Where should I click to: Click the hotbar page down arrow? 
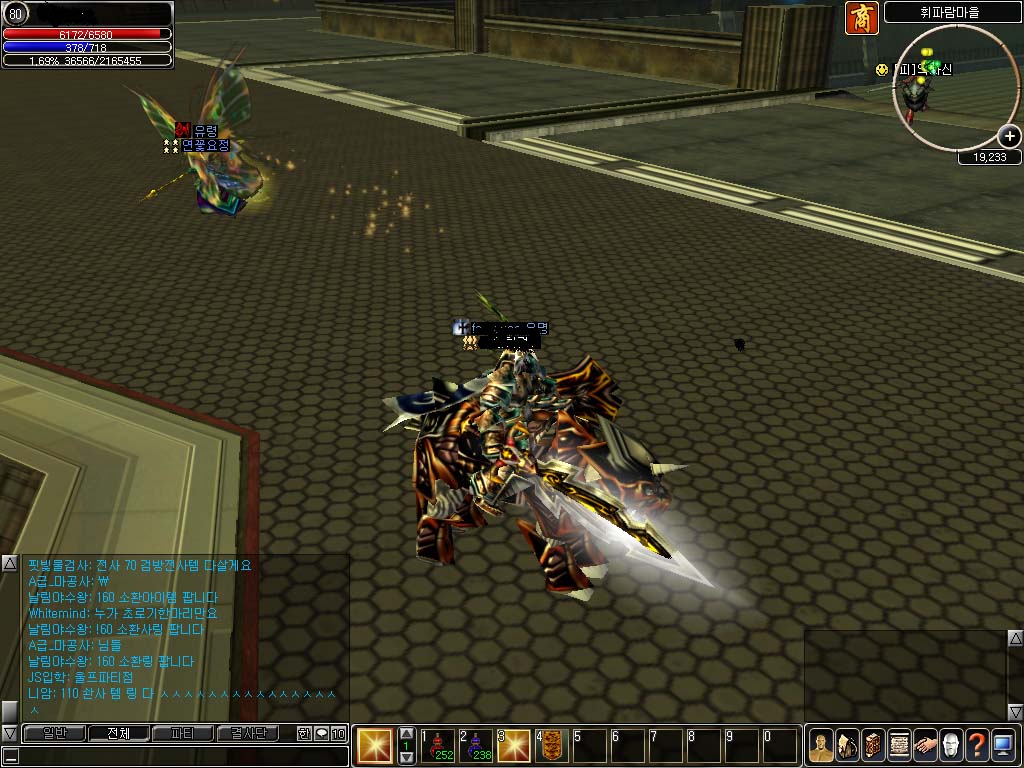coord(406,757)
